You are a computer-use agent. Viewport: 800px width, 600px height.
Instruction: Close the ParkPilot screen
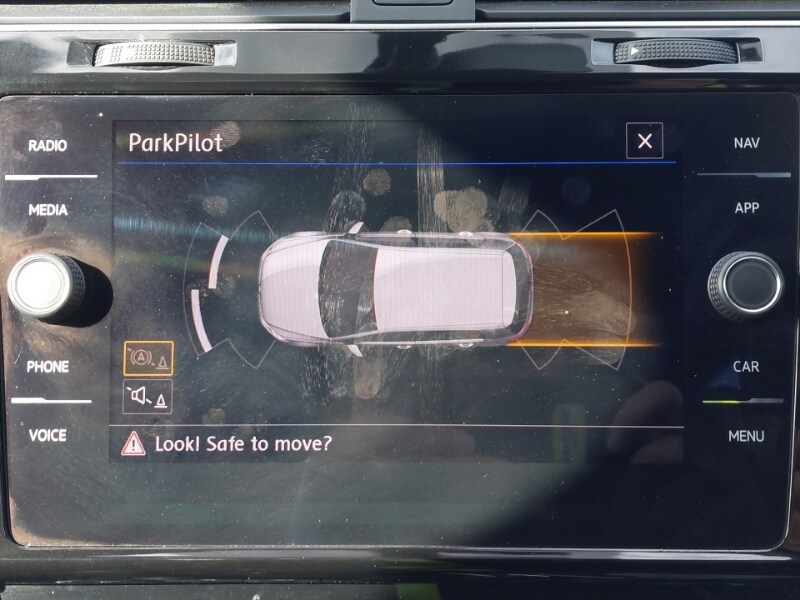[644, 141]
